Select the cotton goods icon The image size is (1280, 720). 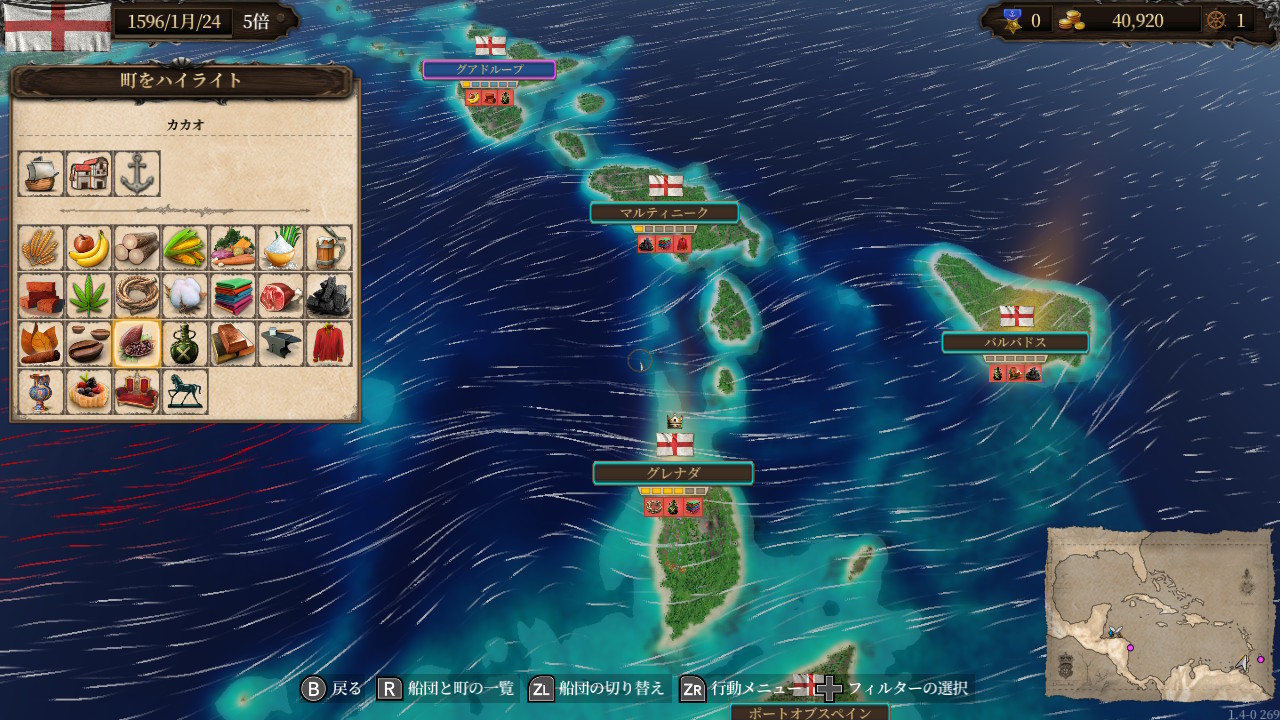tap(185, 295)
